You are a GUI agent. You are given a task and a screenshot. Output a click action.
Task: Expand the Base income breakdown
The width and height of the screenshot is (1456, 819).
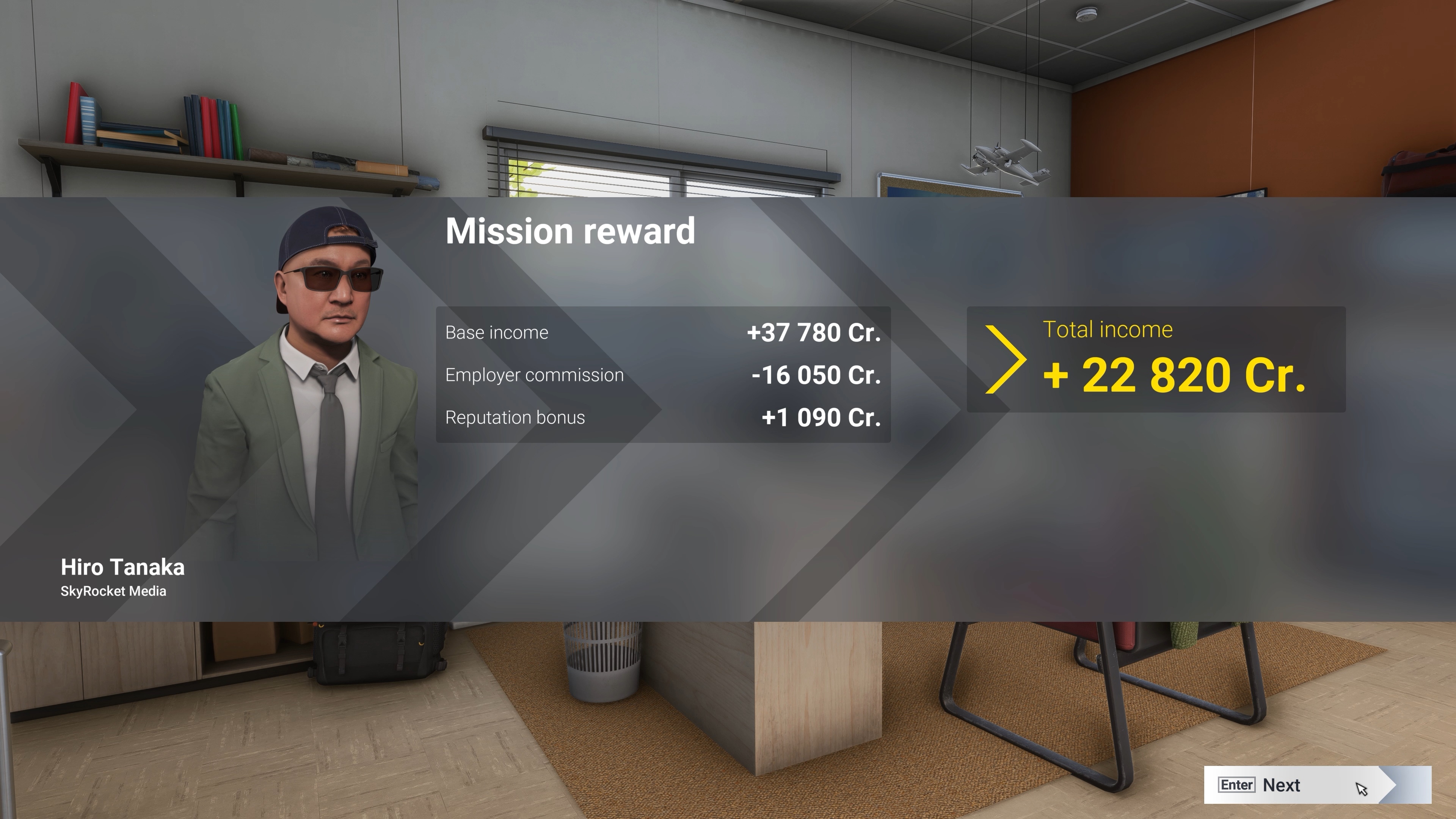pyautogui.click(x=496, y=333)
